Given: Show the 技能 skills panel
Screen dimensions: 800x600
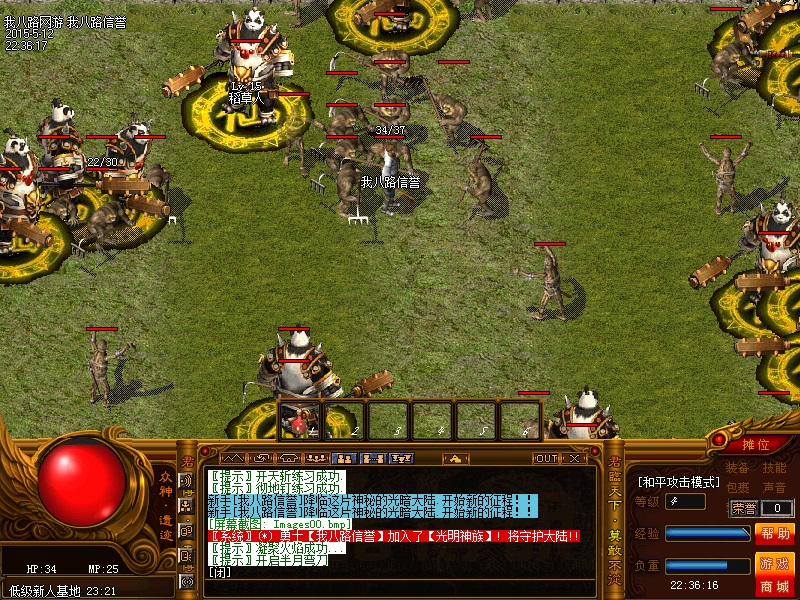Looking at the screenshot, I should tap(773, 468).
